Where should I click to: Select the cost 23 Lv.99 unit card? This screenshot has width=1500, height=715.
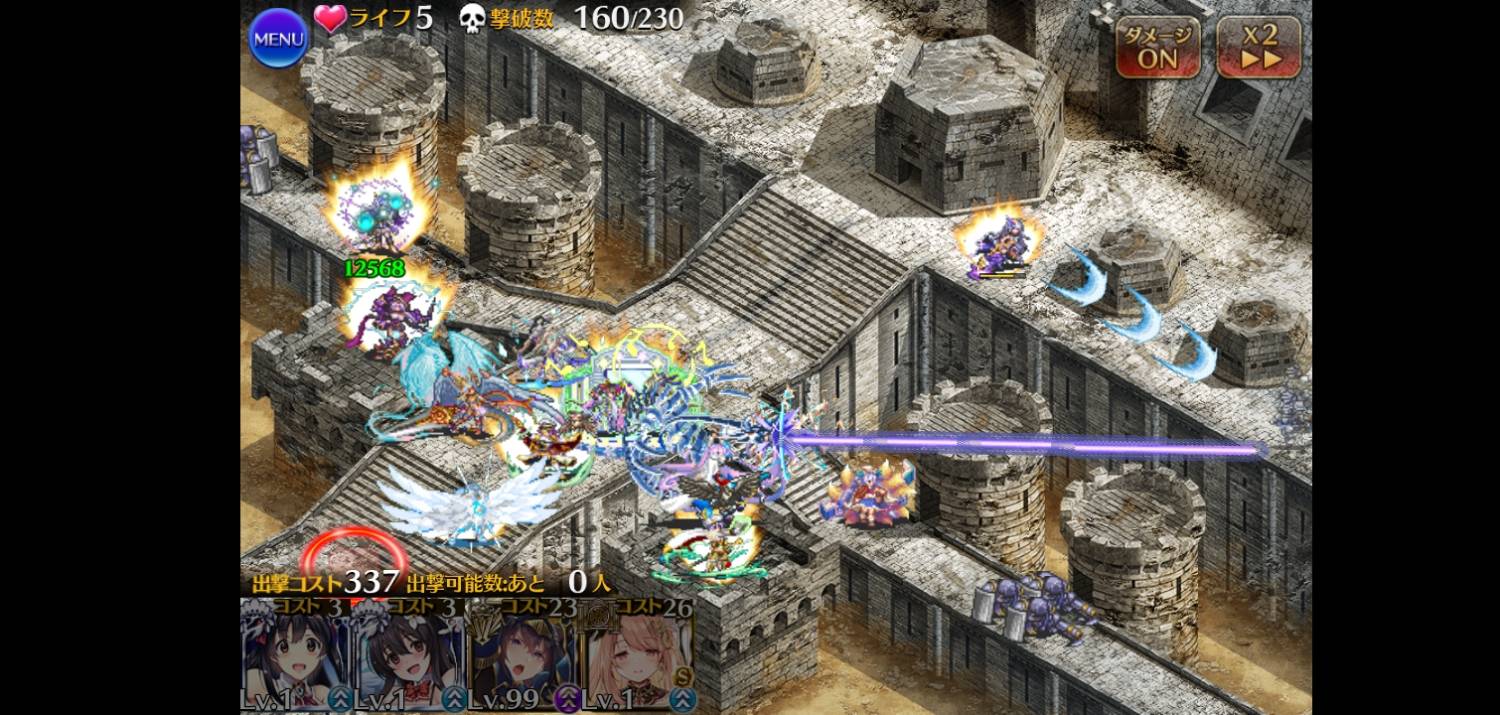click(523, 657)
